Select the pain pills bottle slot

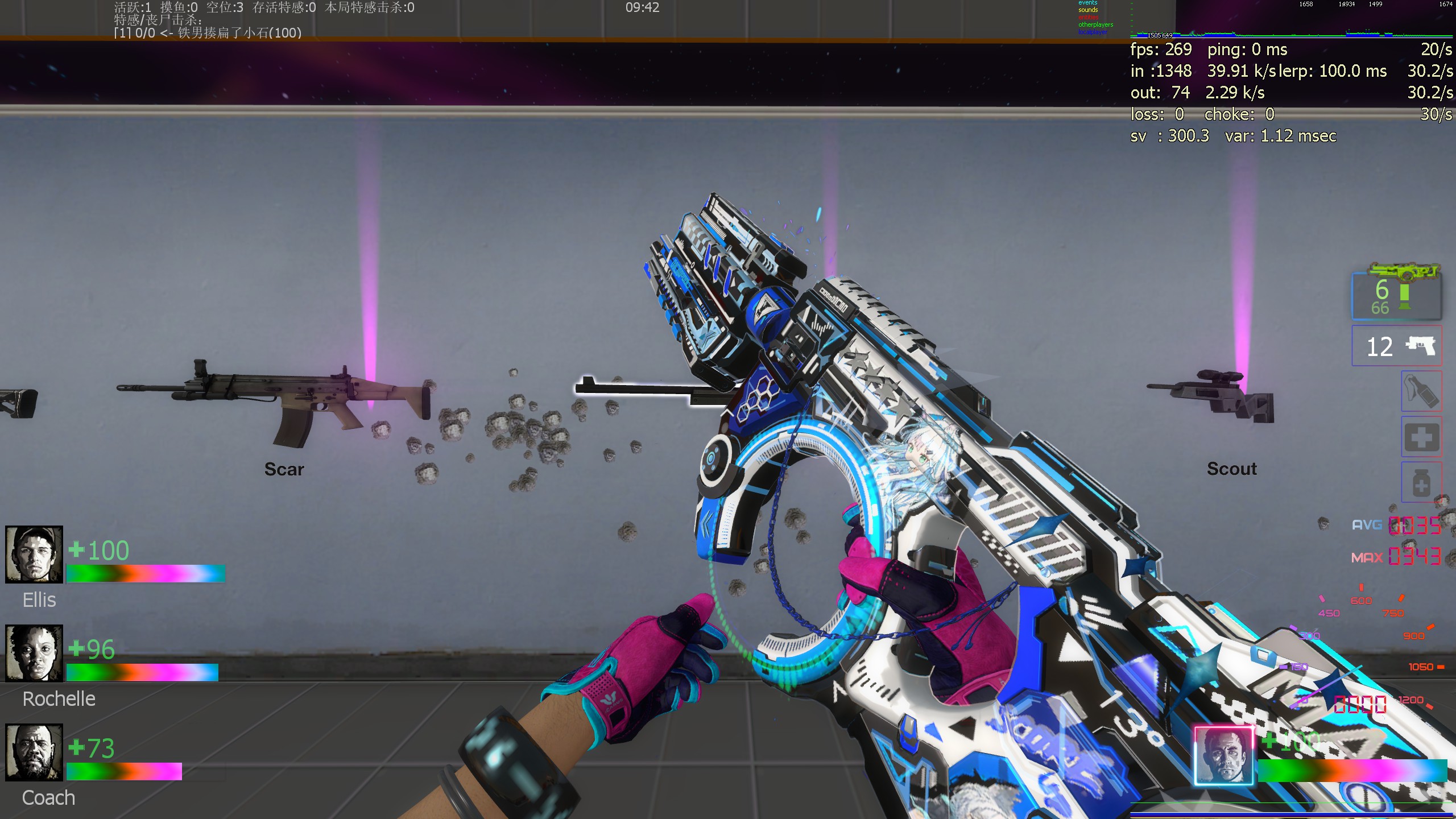pos(1421,482)
